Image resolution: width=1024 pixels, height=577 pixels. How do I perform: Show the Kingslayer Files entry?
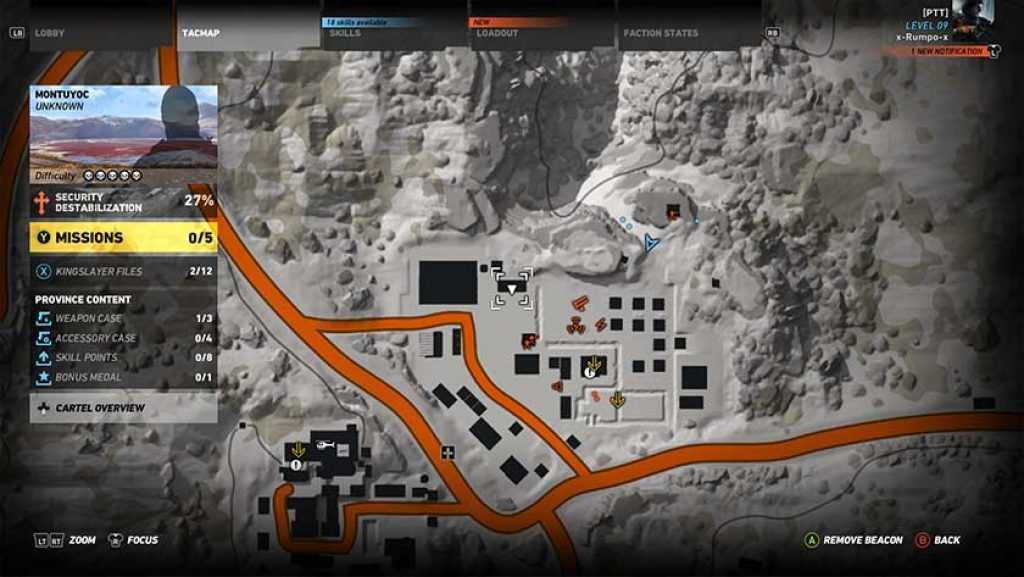pos(123,271)
